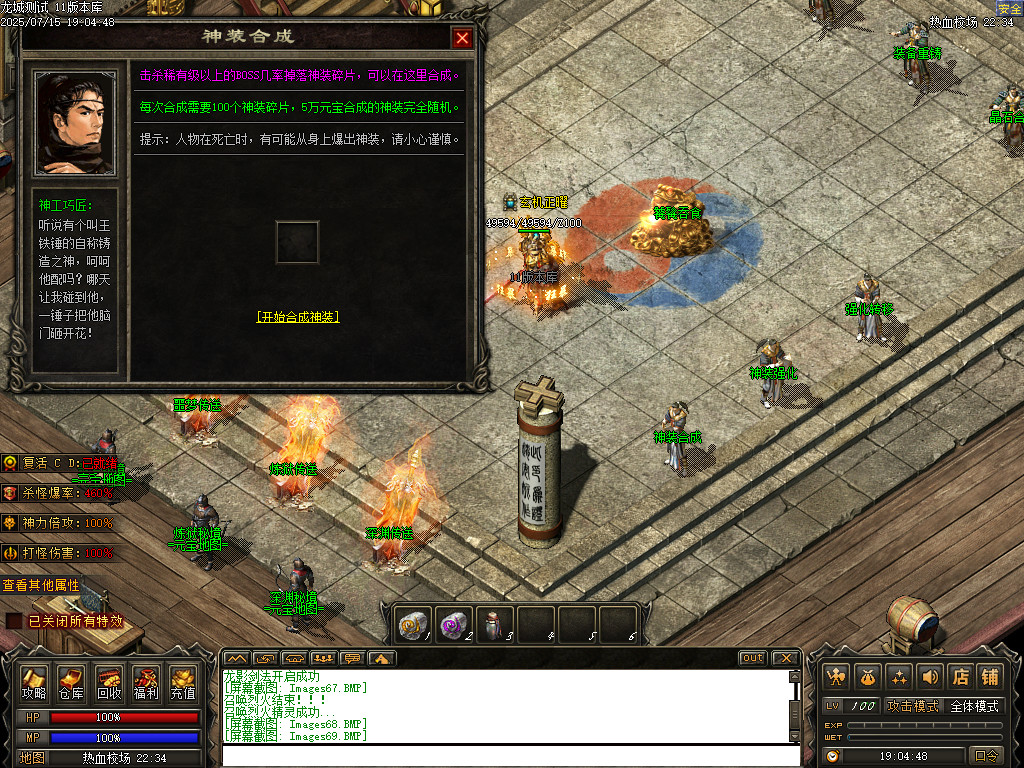Close the chat panel with its X button
This screenshot has height=768, width=1024.
[x=785, y=658]
